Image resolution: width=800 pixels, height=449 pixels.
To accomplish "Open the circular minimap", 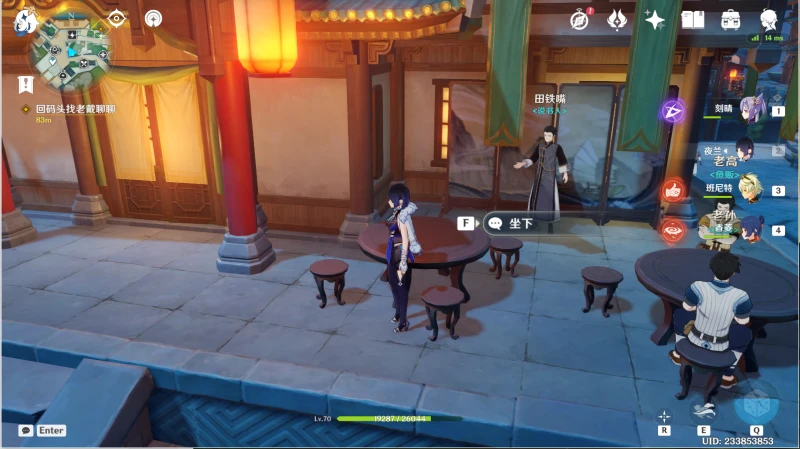I will tap(70, 52).
